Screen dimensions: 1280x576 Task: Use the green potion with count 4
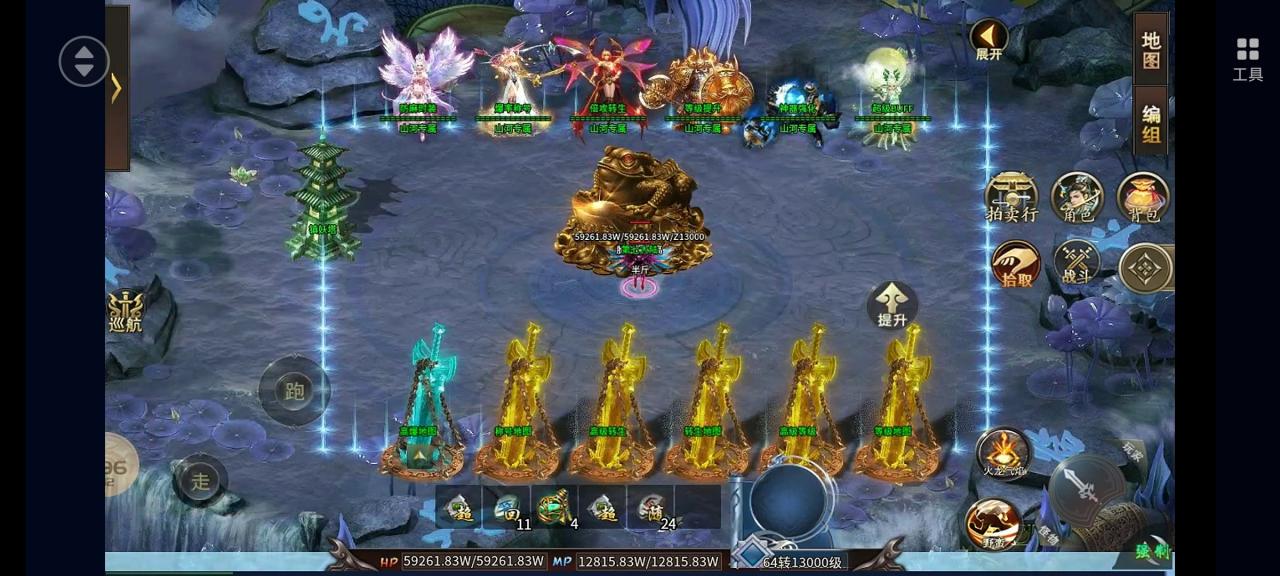pyautogui.click(x=555, y=508)
